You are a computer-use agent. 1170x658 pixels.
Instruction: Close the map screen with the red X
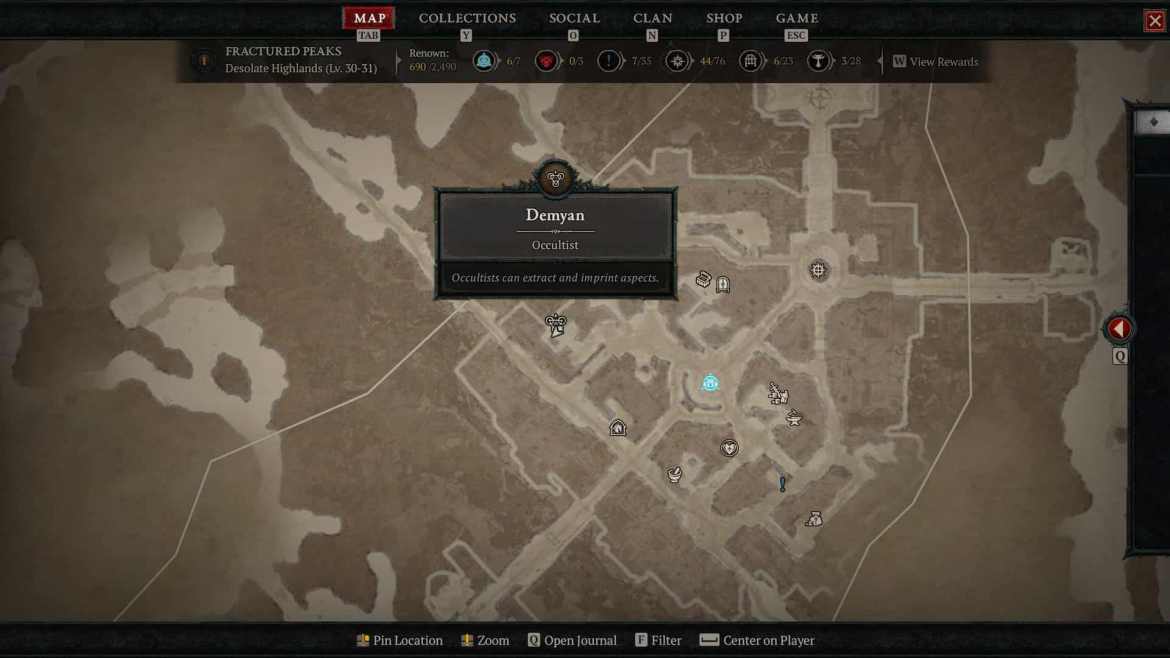pos(1154,21)
